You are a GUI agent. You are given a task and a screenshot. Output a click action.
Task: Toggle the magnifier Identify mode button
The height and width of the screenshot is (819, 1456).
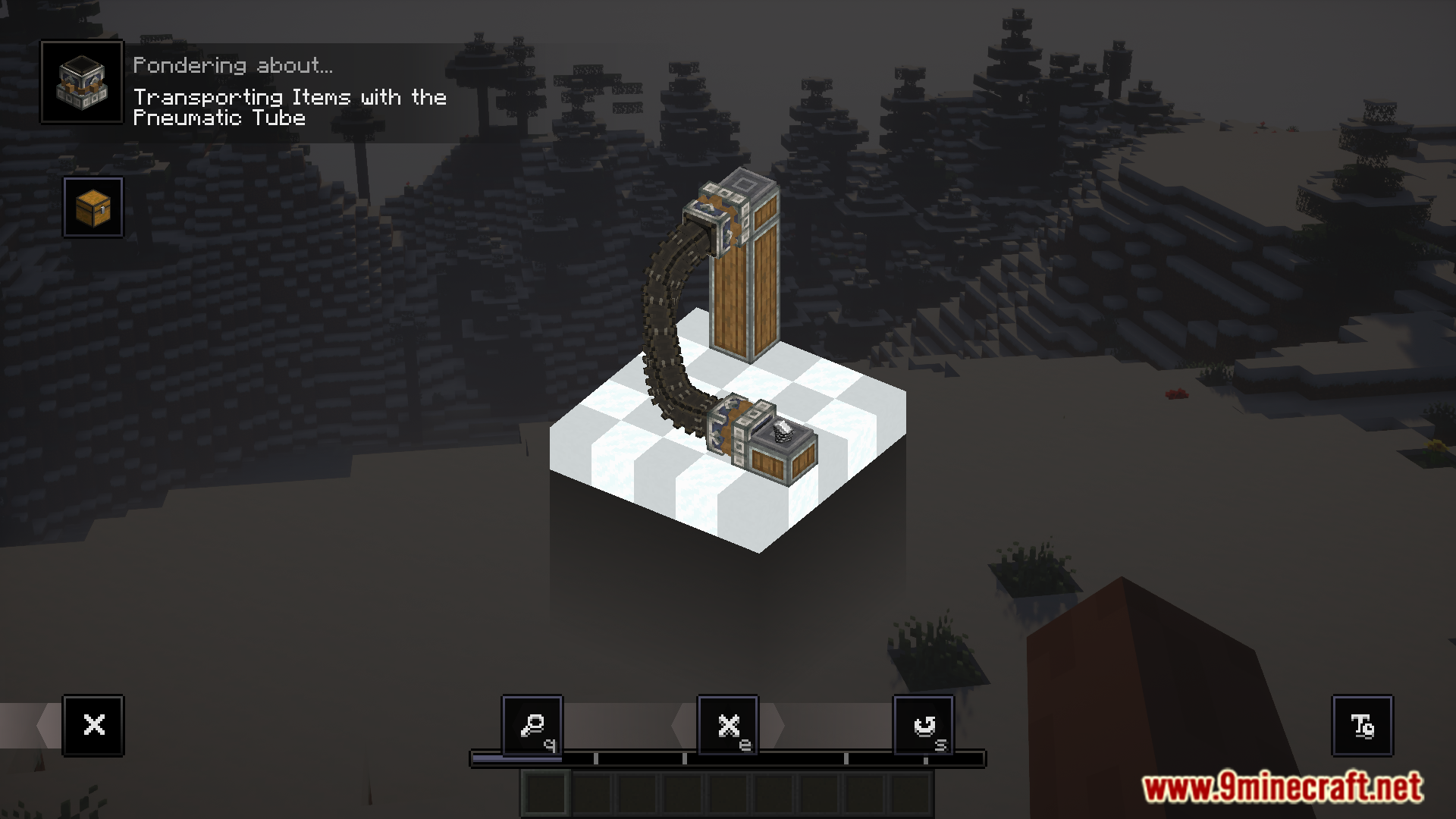(x=532, y=726)
